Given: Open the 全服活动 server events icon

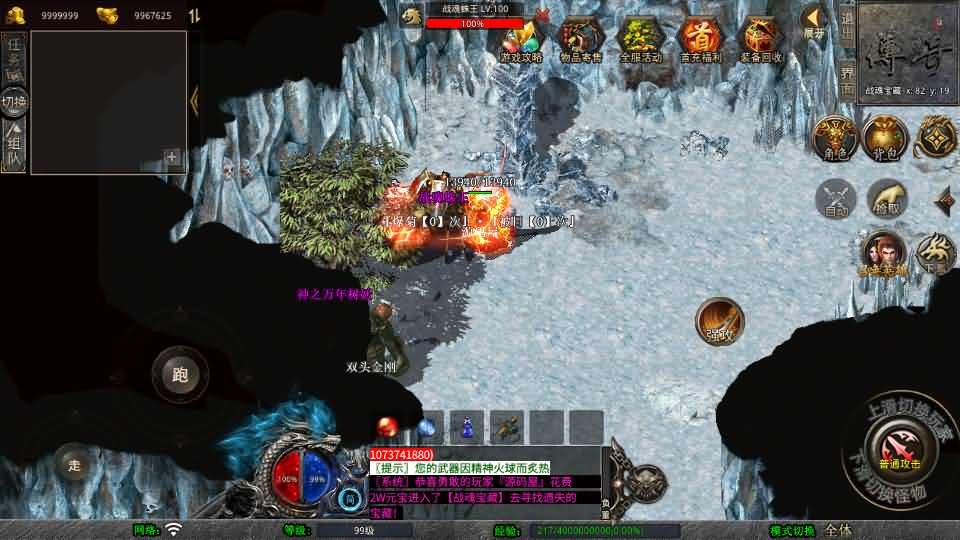Looking at the screenshot, I should pyautogui.click(x=641, y=40).
